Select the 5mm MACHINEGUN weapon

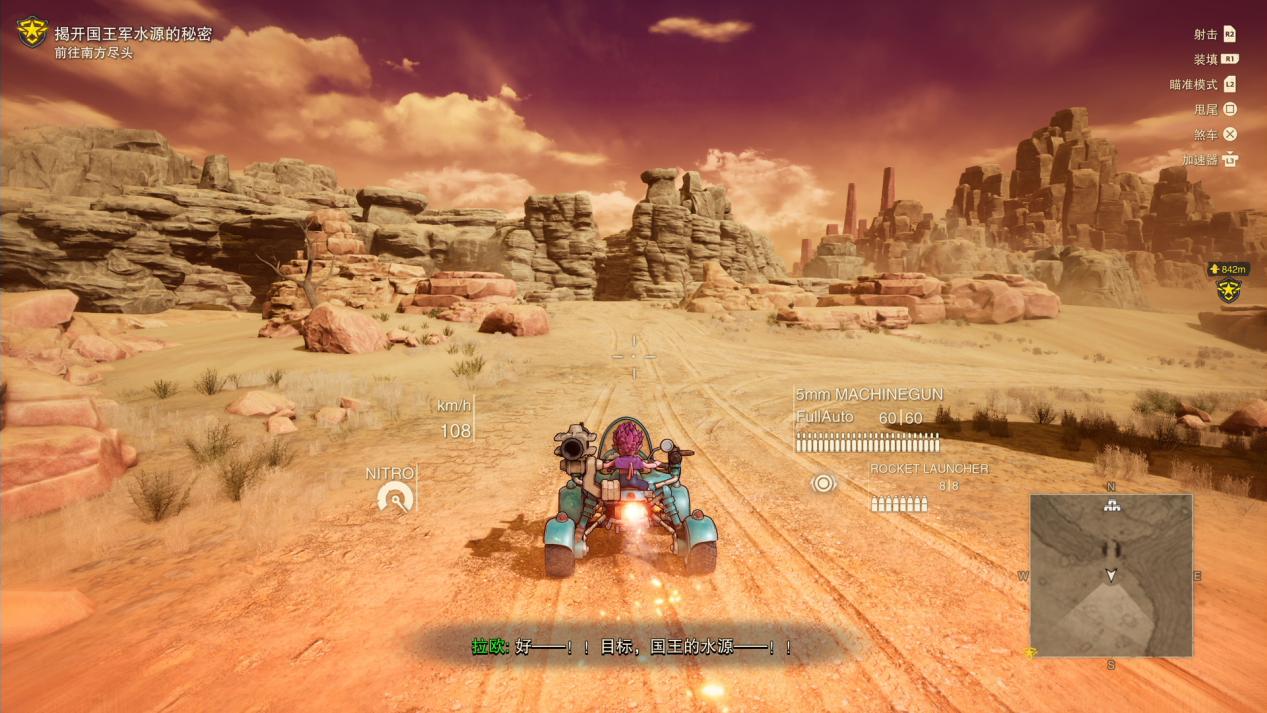tap(868, 395)
